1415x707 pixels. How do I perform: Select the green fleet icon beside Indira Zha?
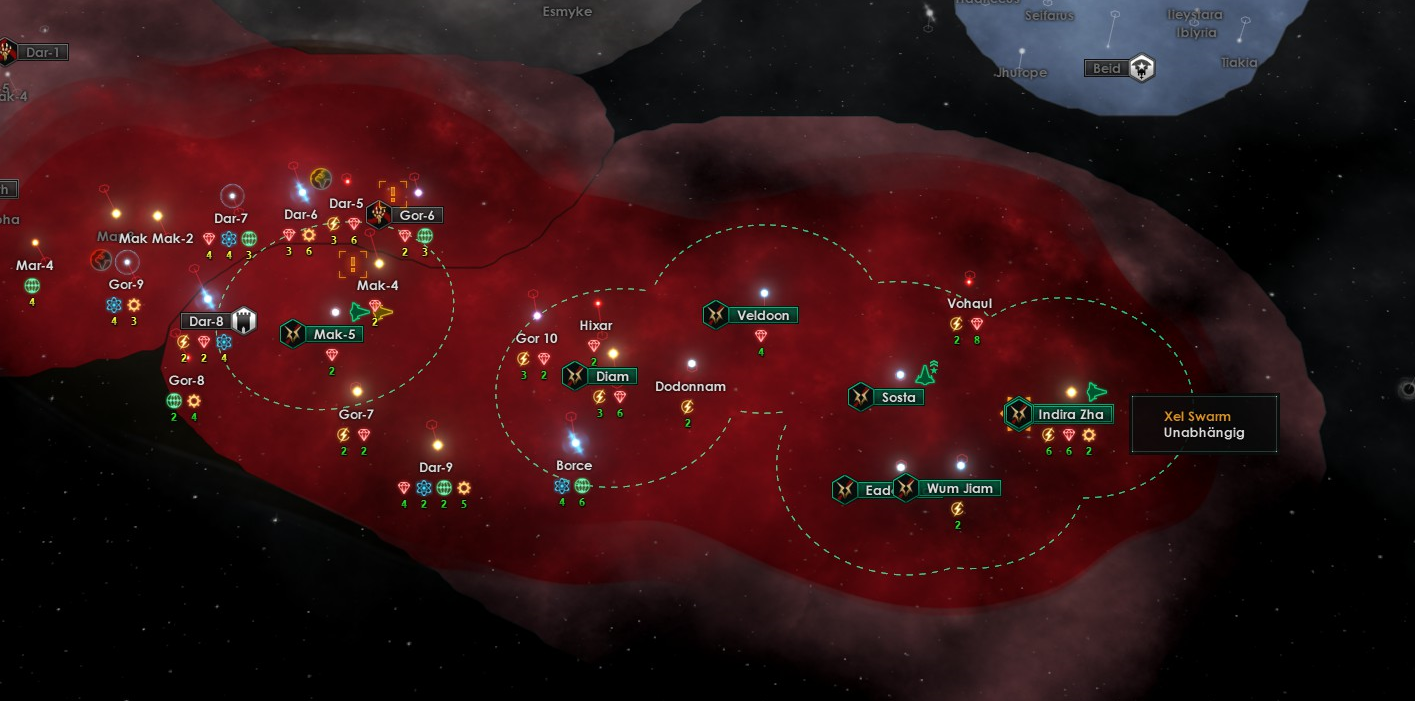tap(1098, 392)
